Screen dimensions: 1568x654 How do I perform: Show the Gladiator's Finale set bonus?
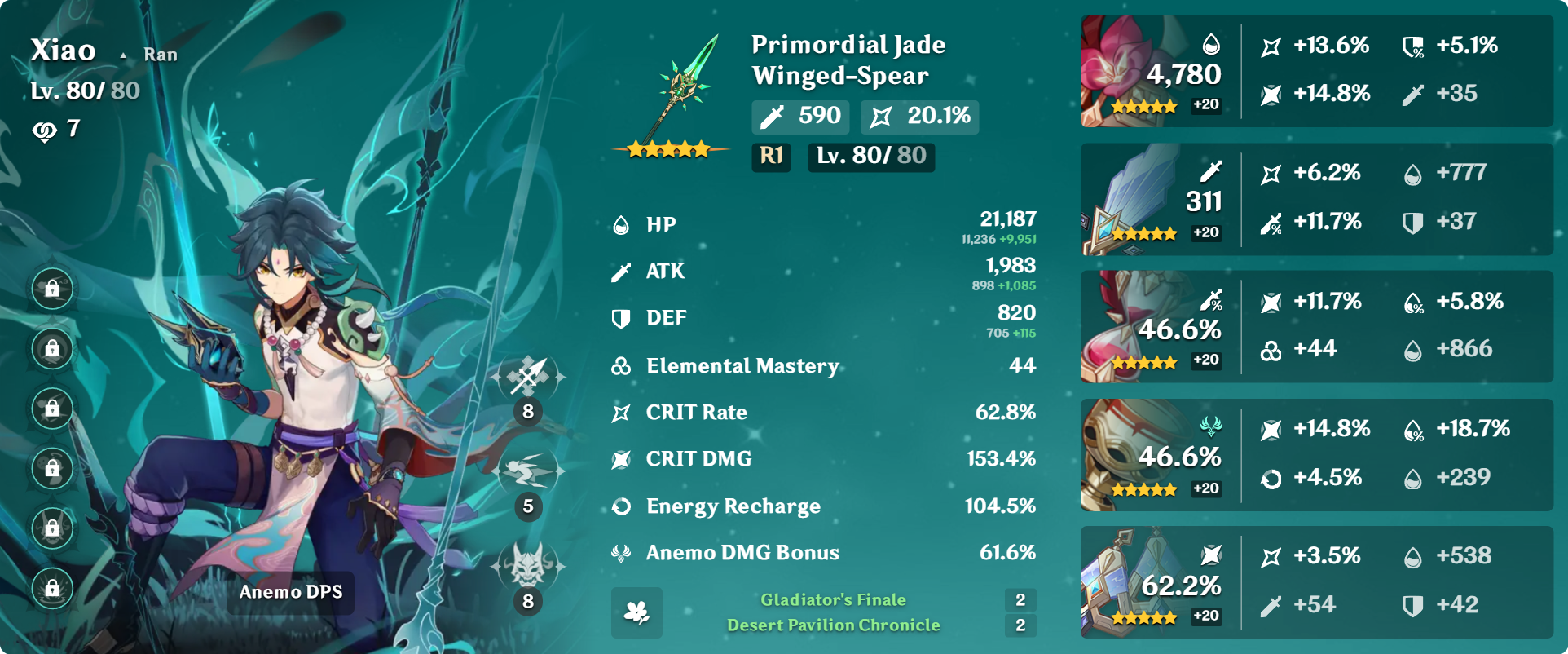tap(833, 600)
